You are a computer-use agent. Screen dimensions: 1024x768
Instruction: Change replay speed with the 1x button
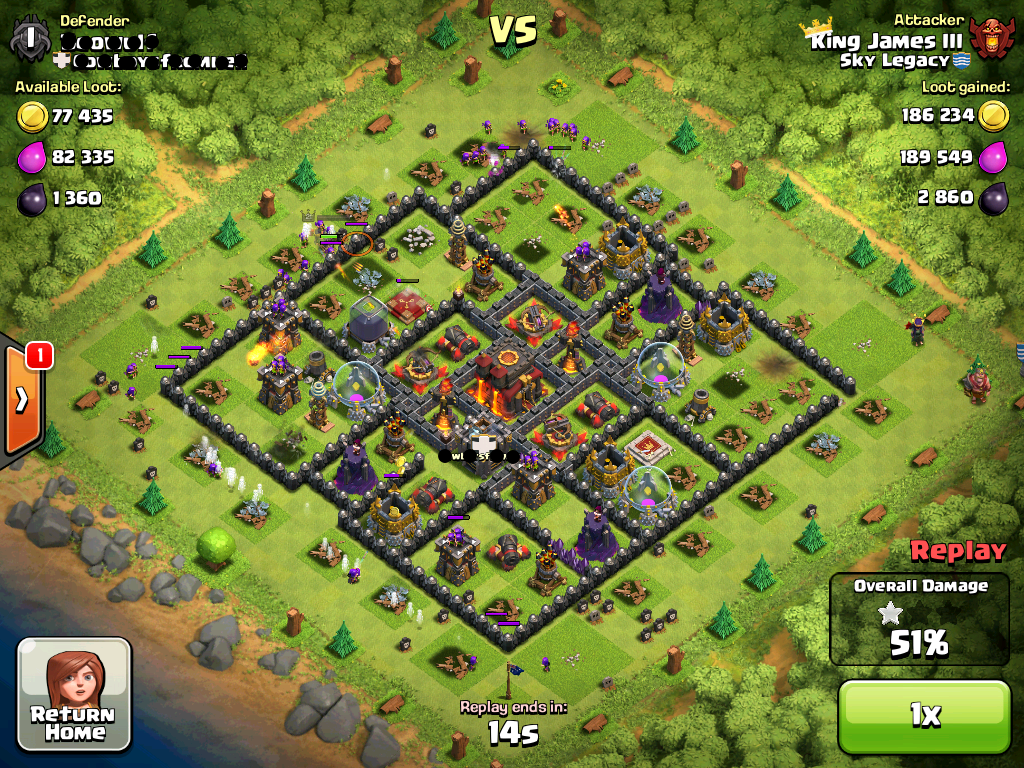point(924,714)
